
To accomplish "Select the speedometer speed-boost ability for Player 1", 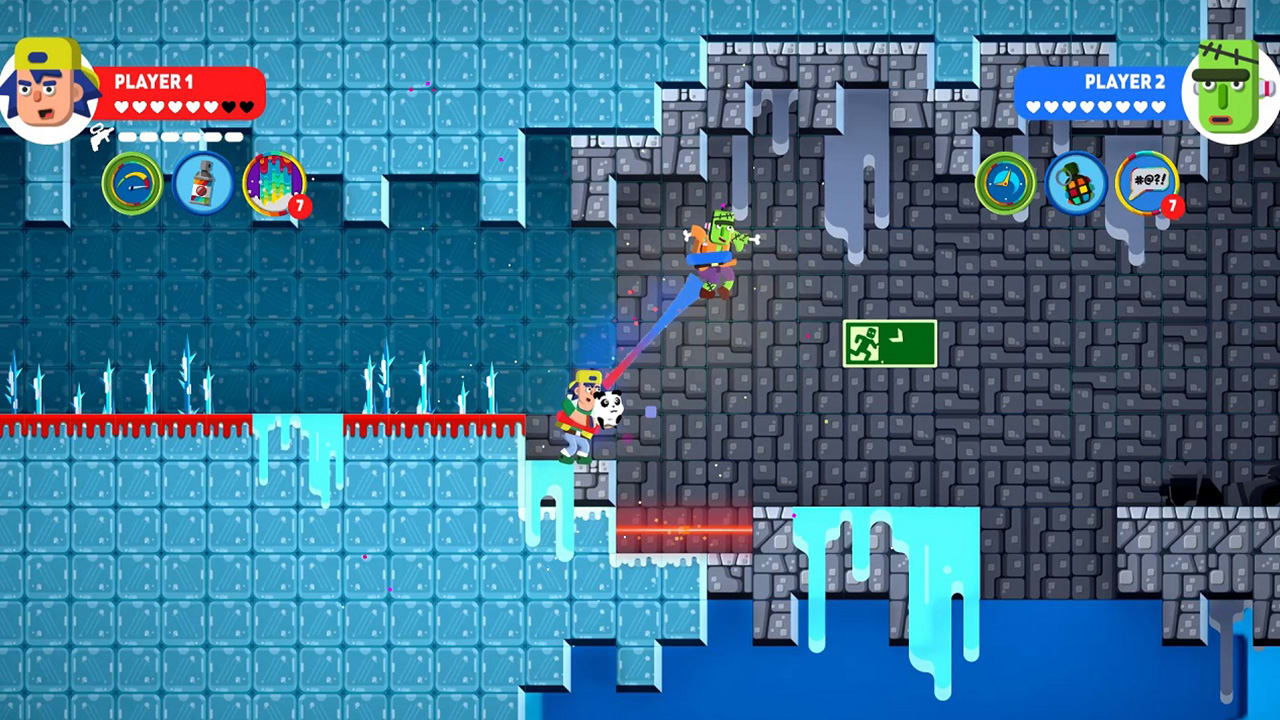I will [x=131, y=184].
